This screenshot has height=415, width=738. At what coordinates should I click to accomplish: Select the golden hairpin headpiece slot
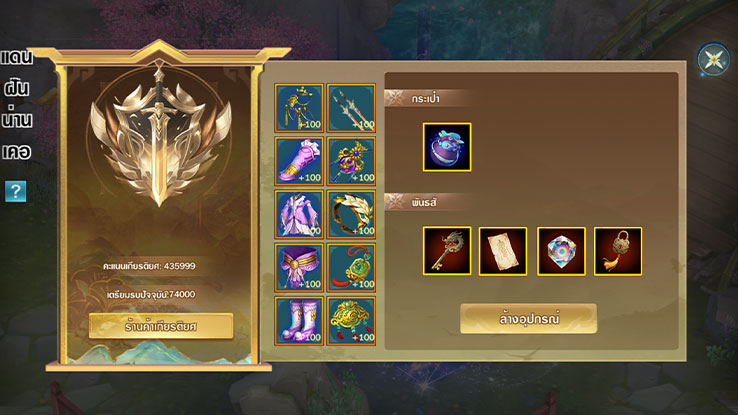pos(300,107)
